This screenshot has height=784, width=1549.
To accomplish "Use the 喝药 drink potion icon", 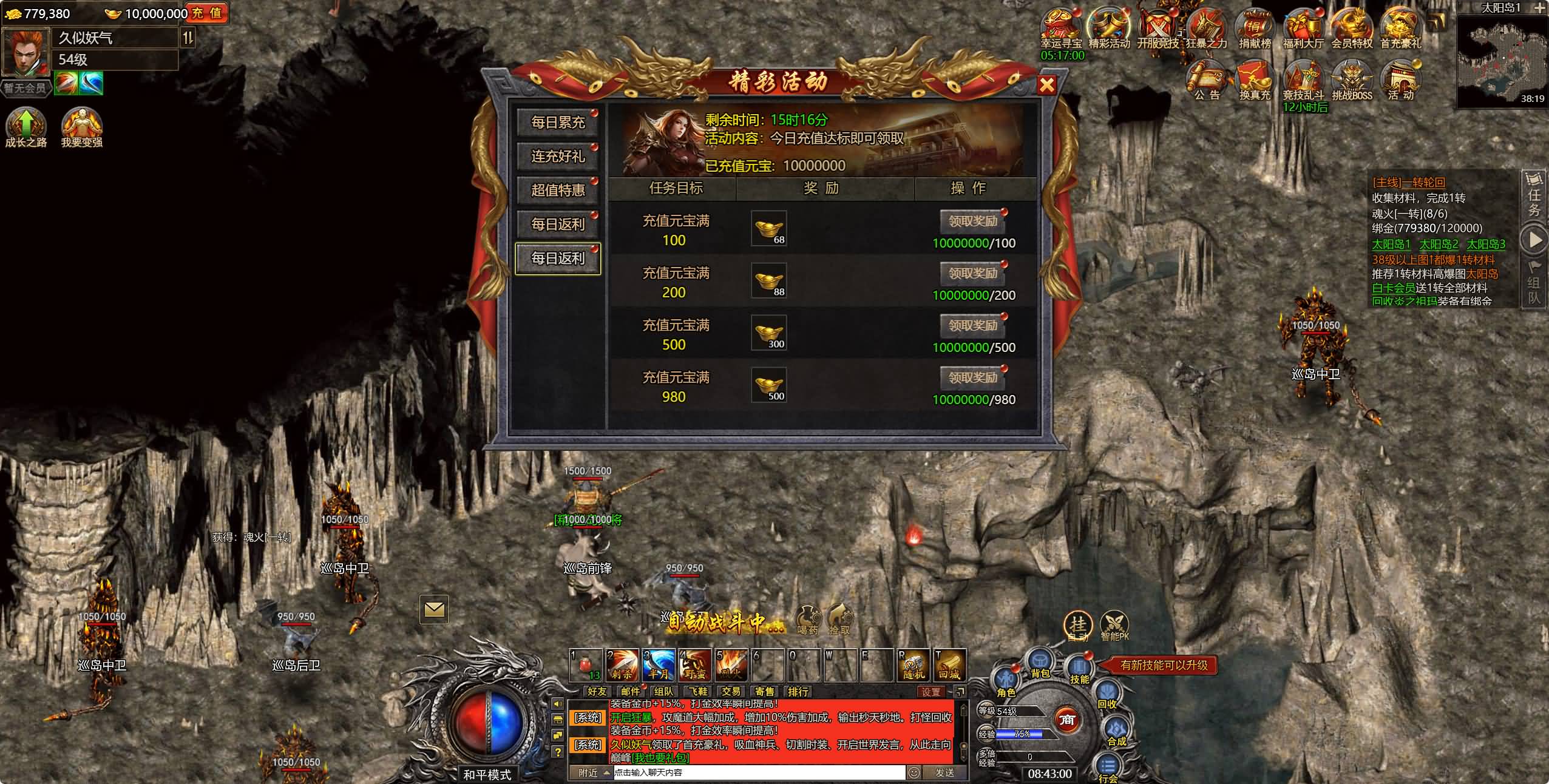I will click(807, 619).
